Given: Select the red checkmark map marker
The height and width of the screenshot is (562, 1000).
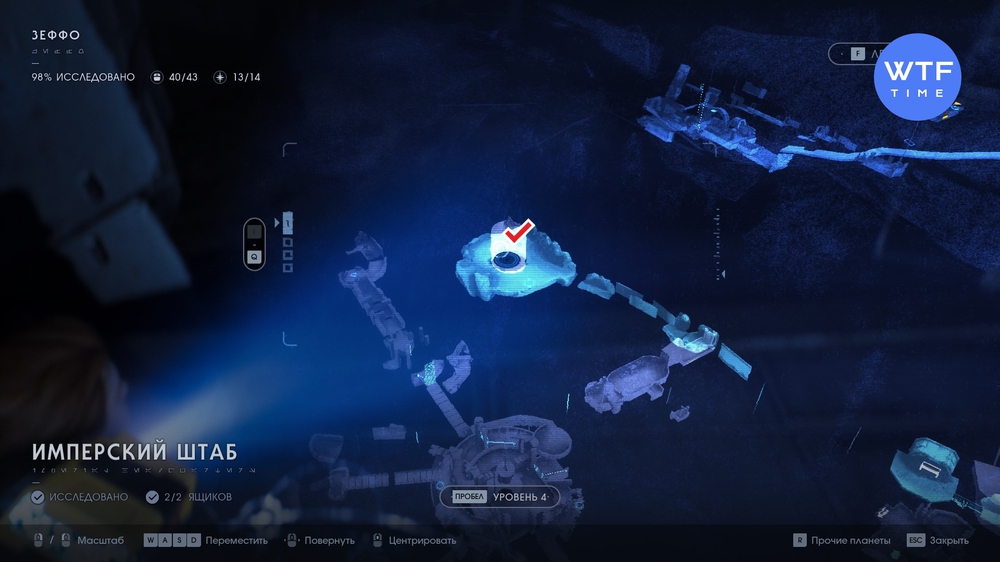Looking at the screenshot, I should tap(517, 233).
